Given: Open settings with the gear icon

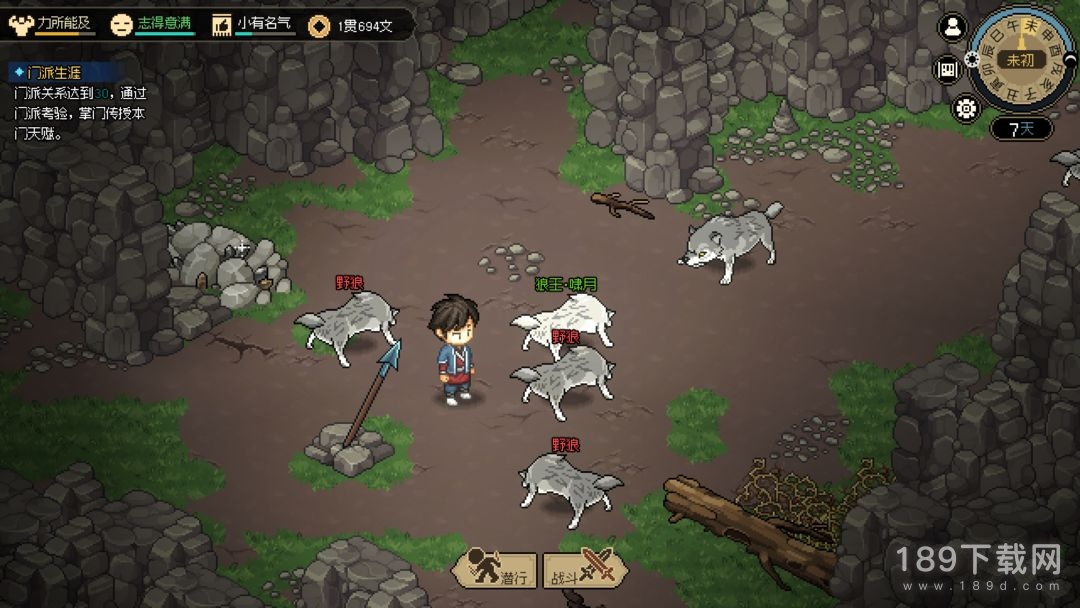Looking at the screenshot, I should (965, 109).
